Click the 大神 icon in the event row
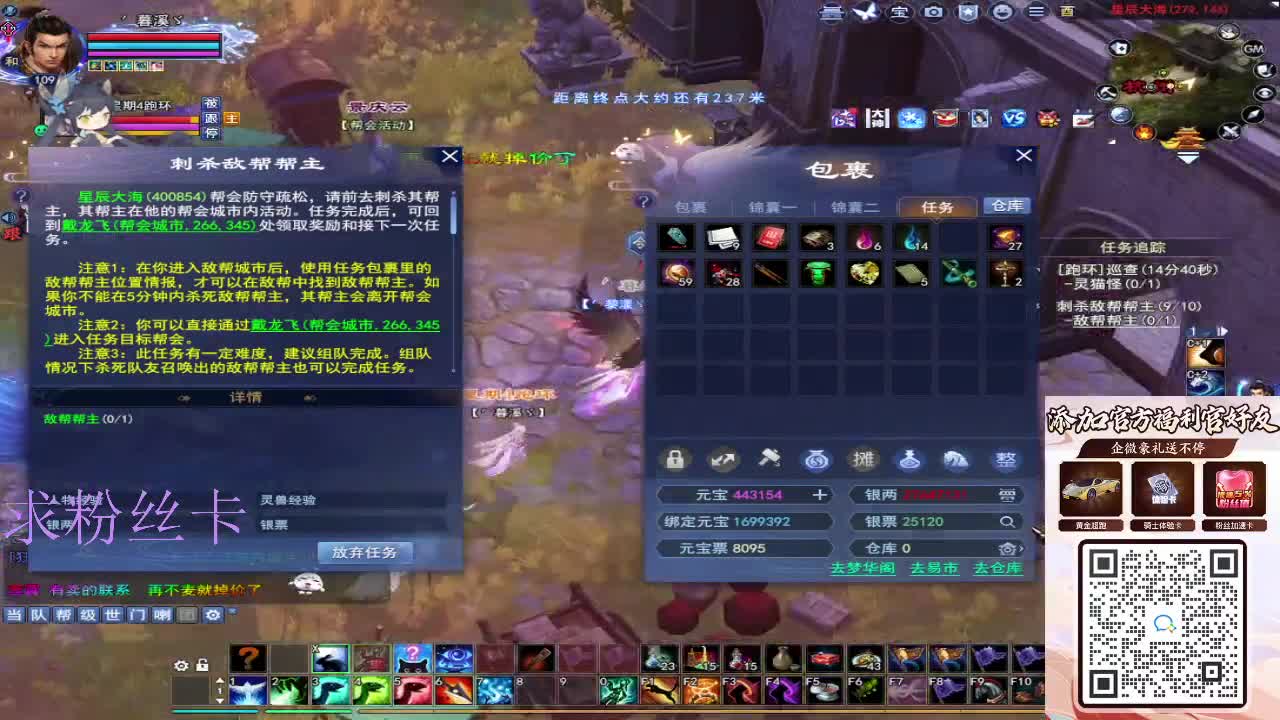The image size is (1280, 720). tap(877, 118)
